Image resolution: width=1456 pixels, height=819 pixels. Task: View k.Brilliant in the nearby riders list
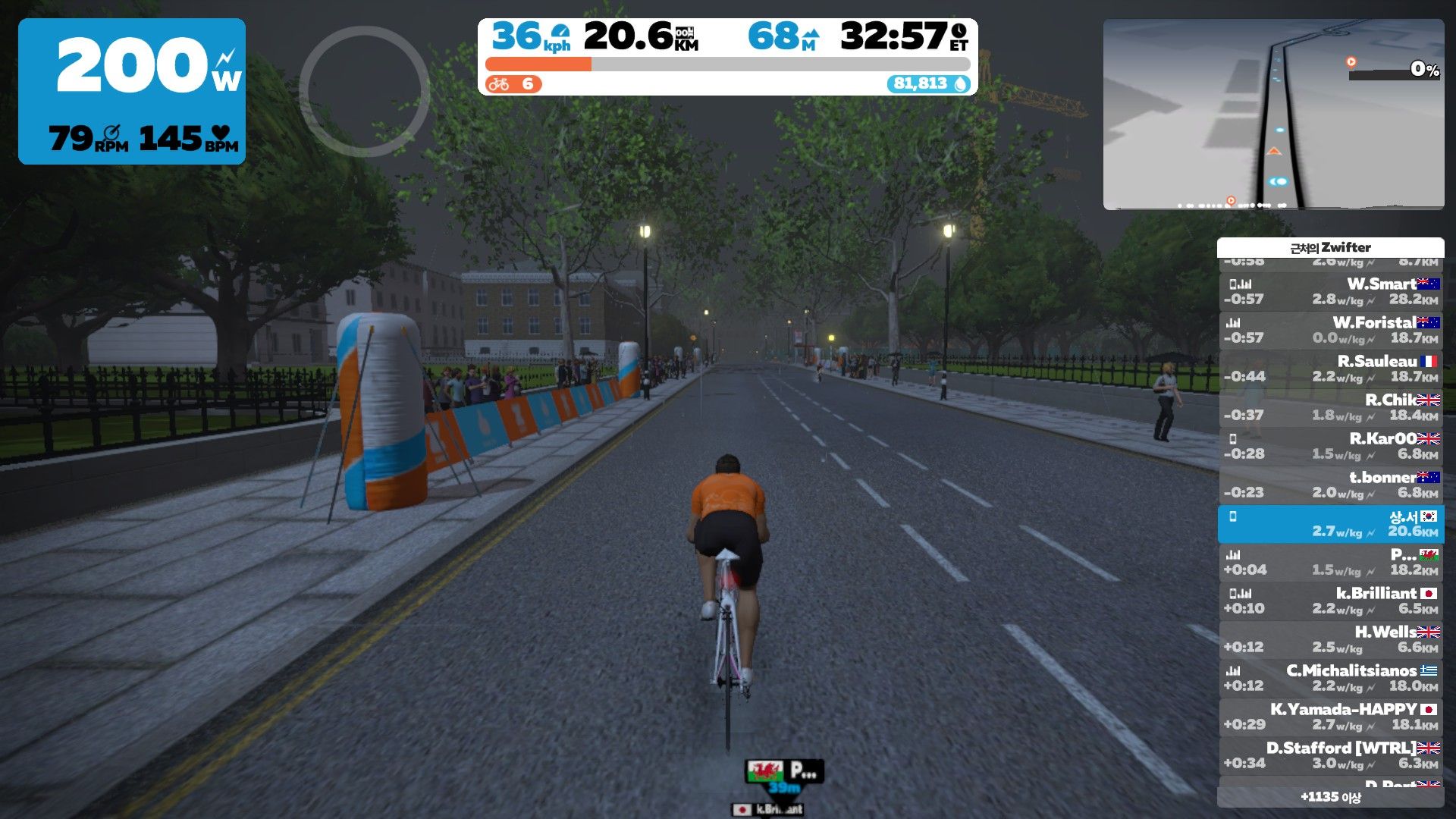click(x=1331, y=601)
